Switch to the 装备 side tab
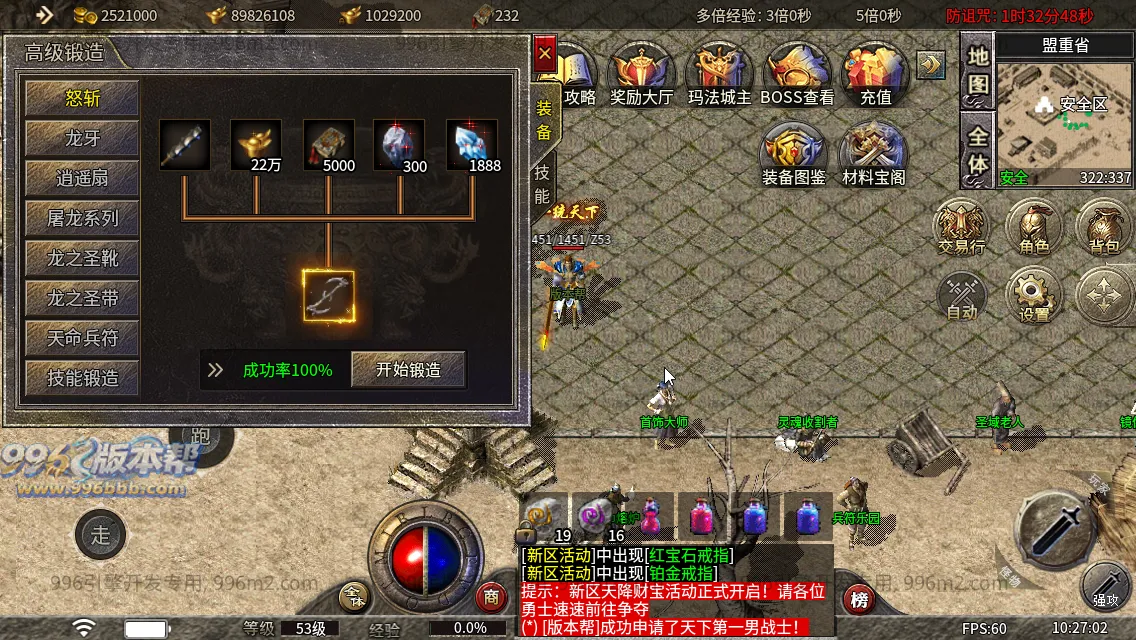 (544, 120)
